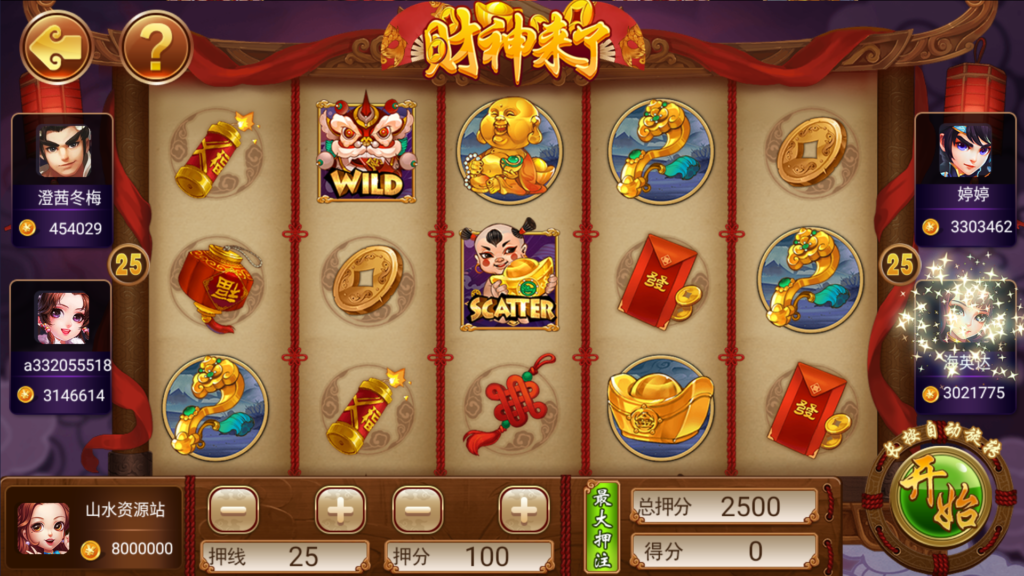The image size is (1024, 576).
Task: Increase the 押线 line count
Action: (x=340, y=510)
